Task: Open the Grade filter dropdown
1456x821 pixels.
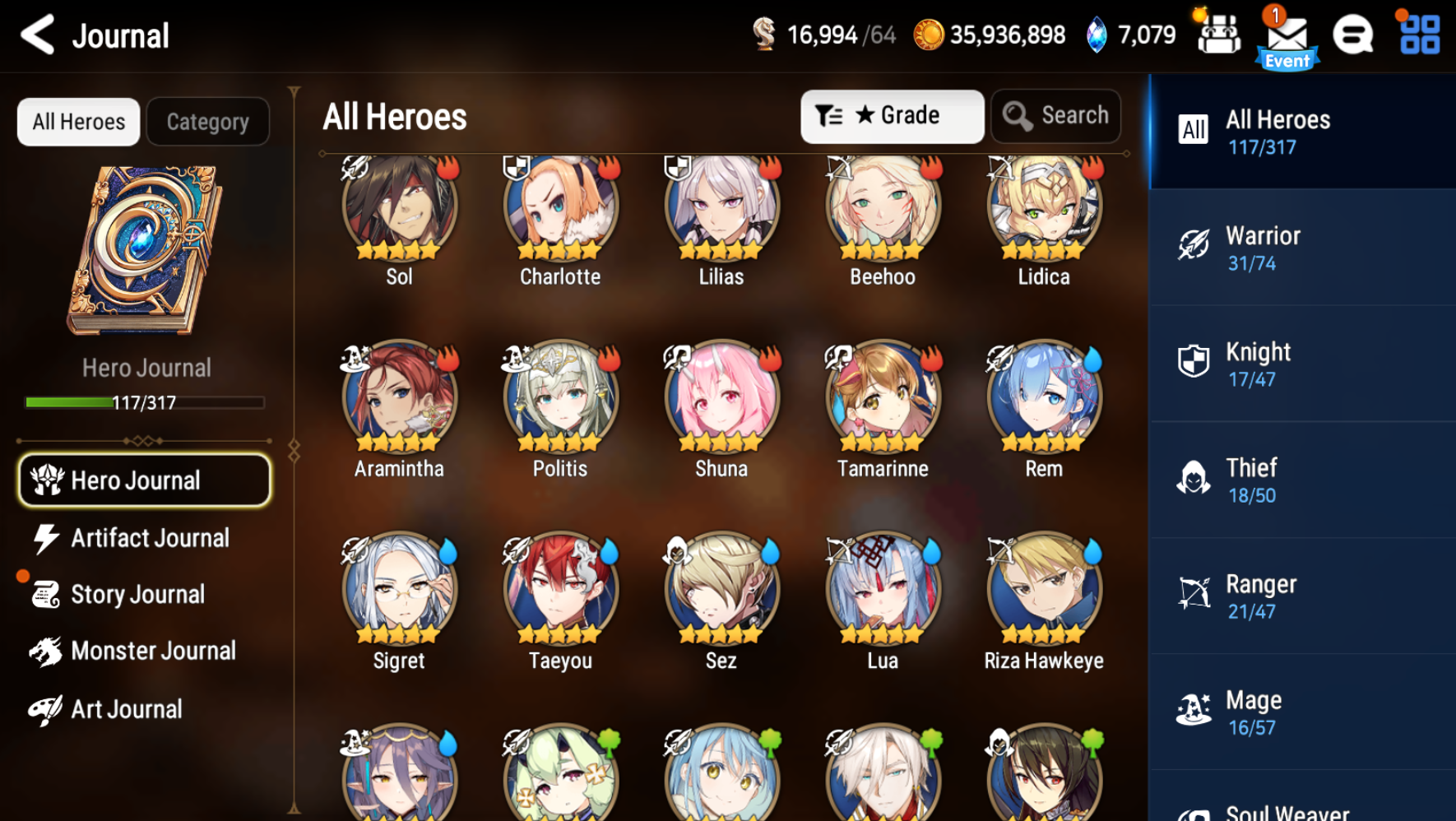Action: click(x=892, y=115)
